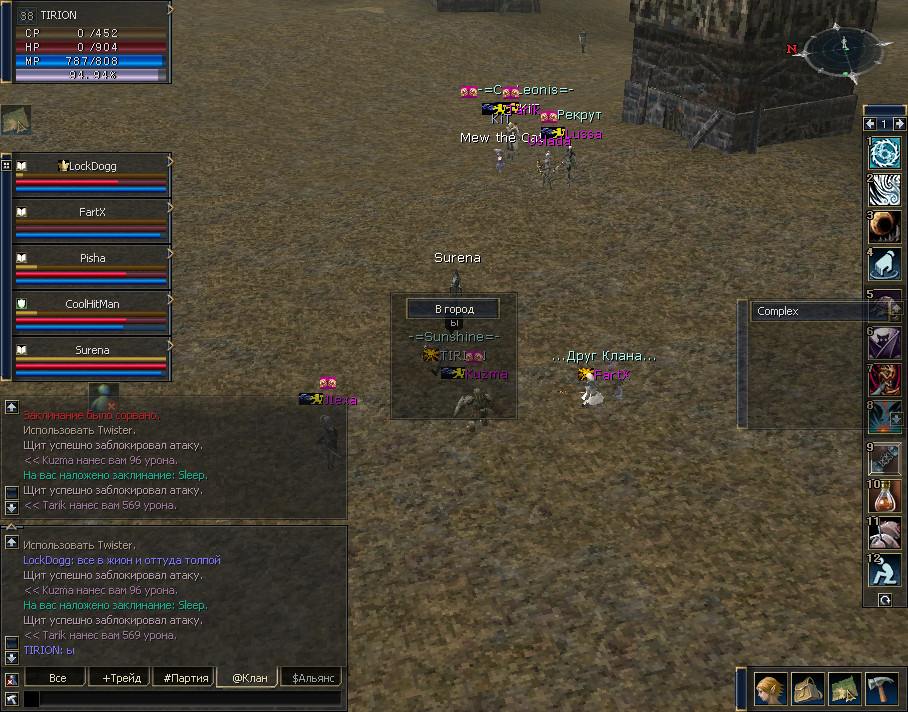
Task: Activate the swirling vortex skill in slot 1
Action: click(885, 152)
